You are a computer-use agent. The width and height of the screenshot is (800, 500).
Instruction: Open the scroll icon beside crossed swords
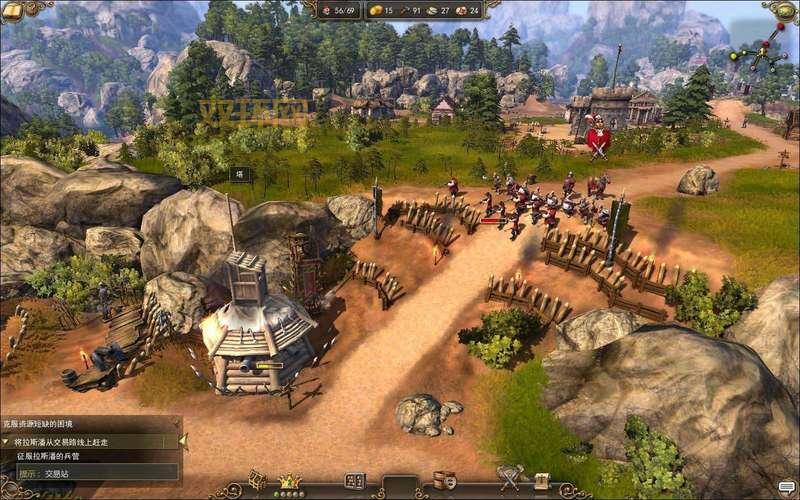tap(541, 481)
